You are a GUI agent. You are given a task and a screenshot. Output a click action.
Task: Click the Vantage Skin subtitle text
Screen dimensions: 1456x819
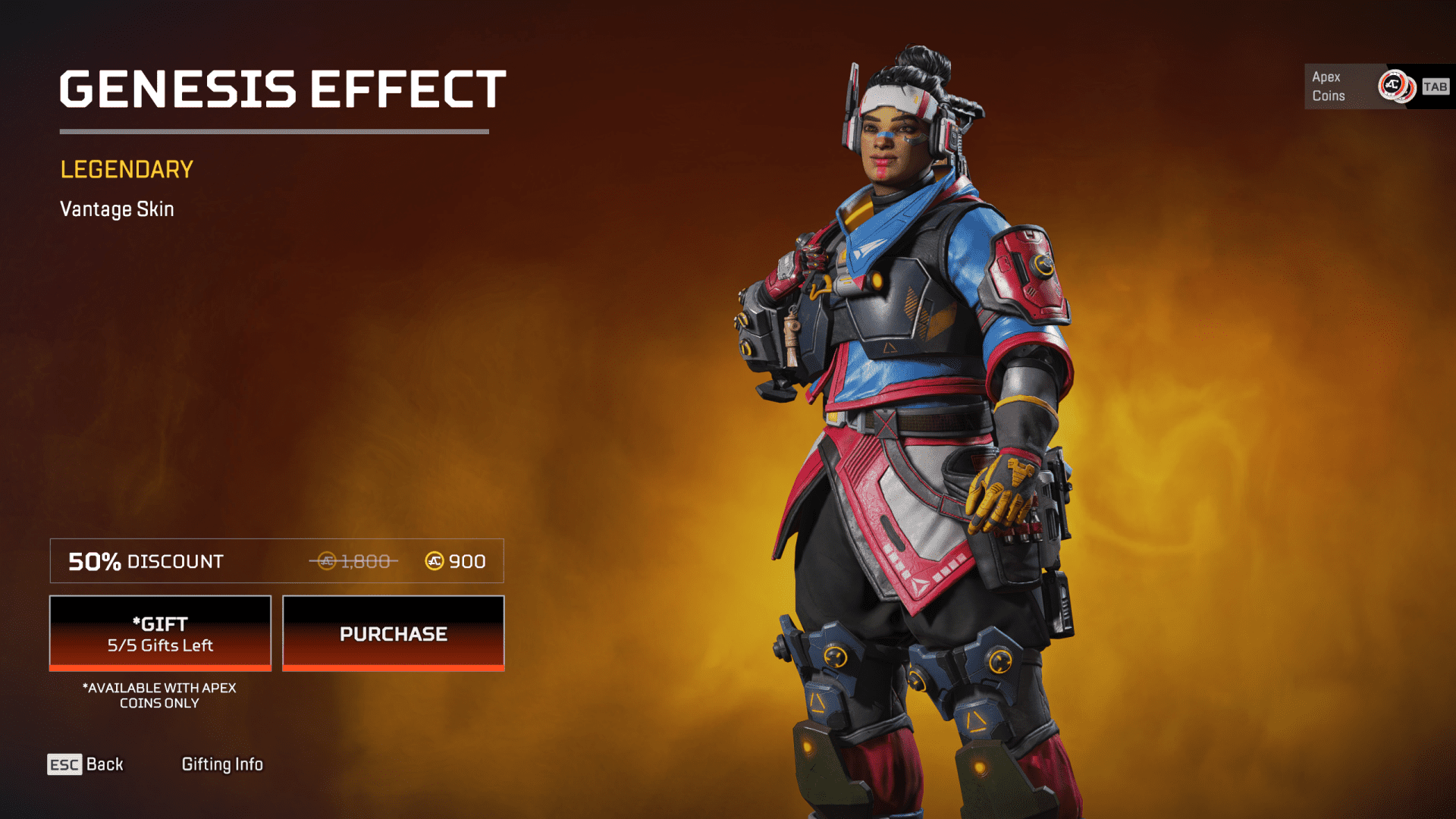click(x=117, y=209)
